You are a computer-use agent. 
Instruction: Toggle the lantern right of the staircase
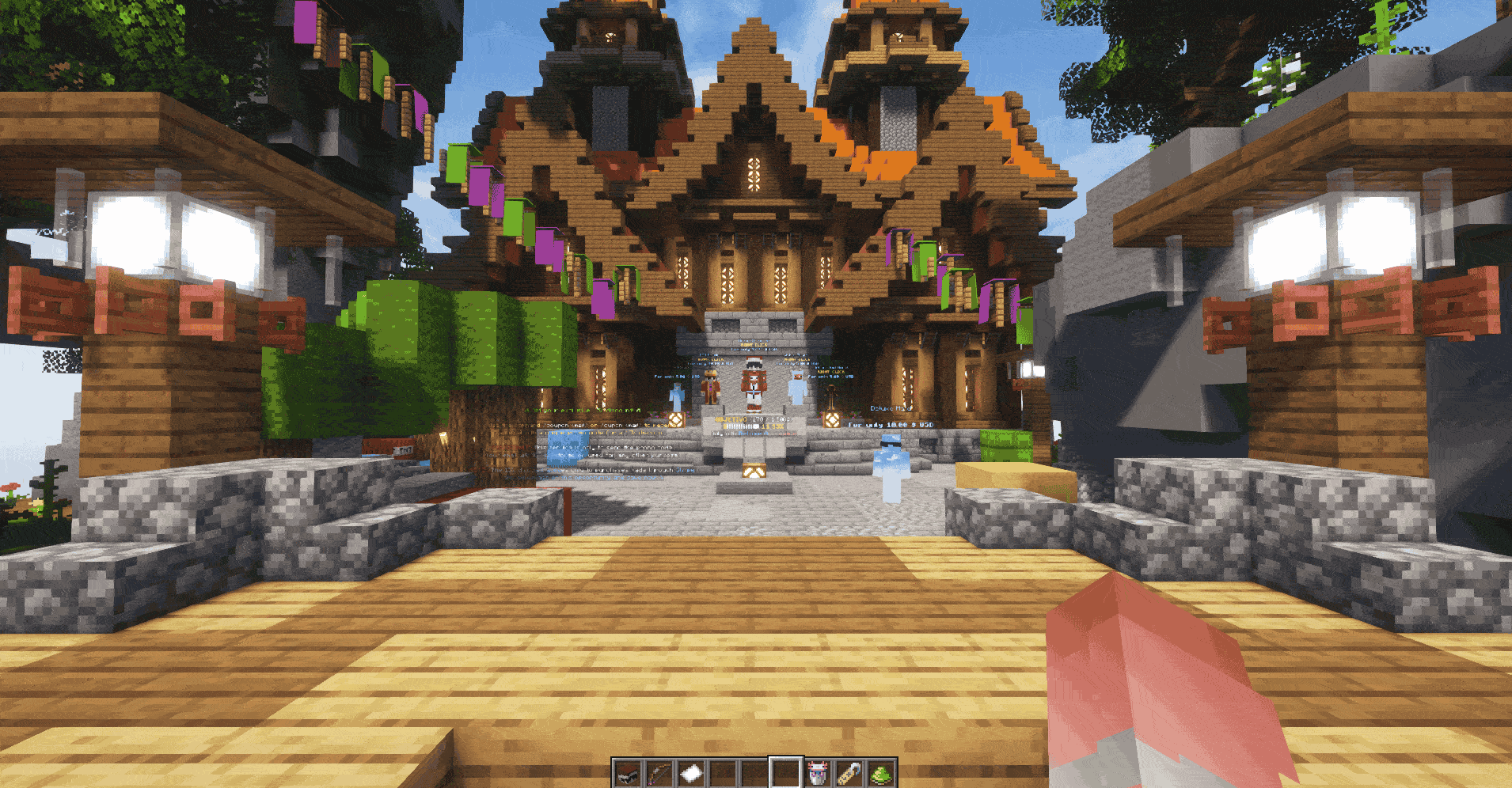click(830, 420)
